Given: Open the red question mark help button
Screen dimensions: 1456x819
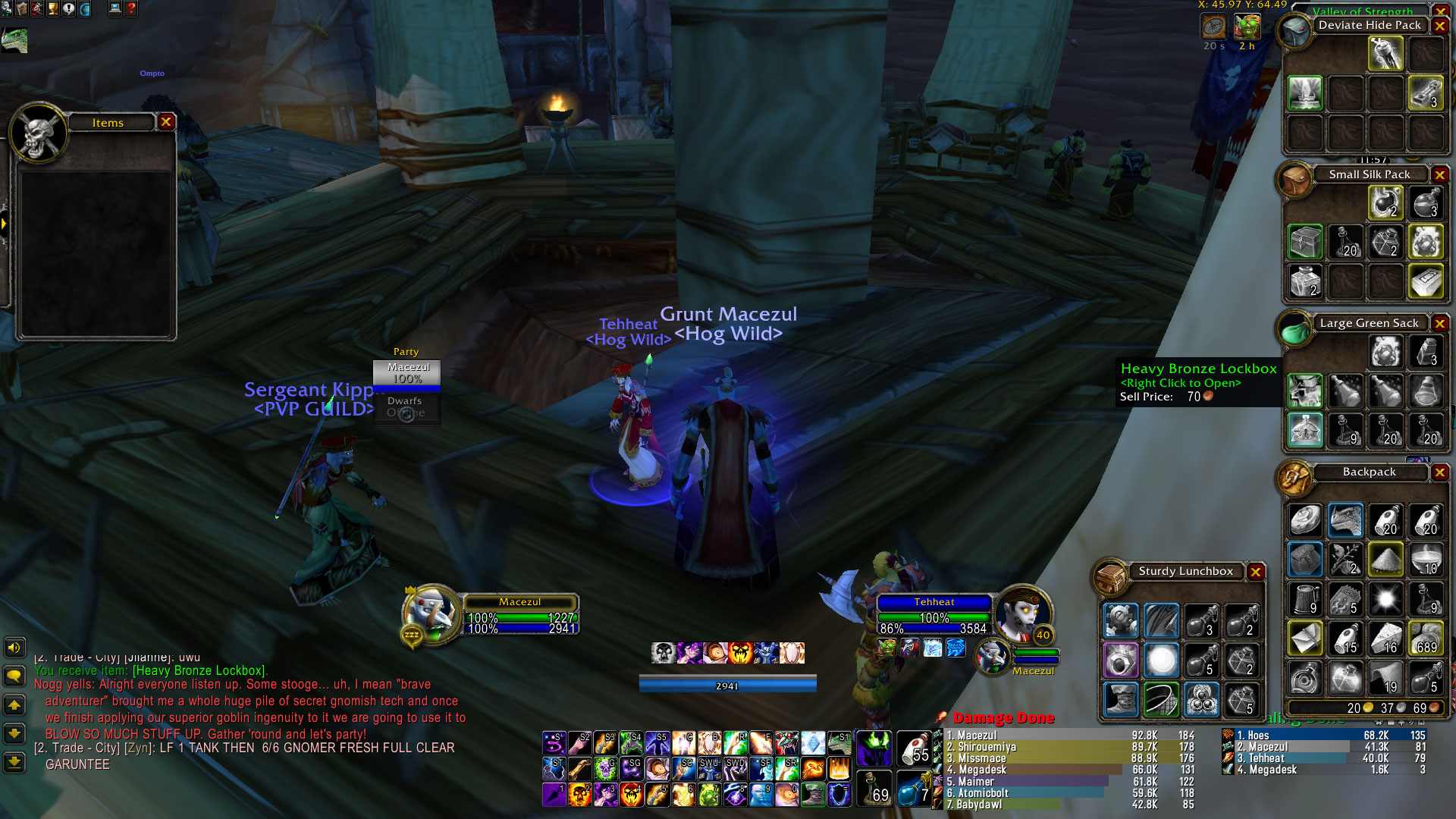Looking at the screenshot, I should point(131,9).
